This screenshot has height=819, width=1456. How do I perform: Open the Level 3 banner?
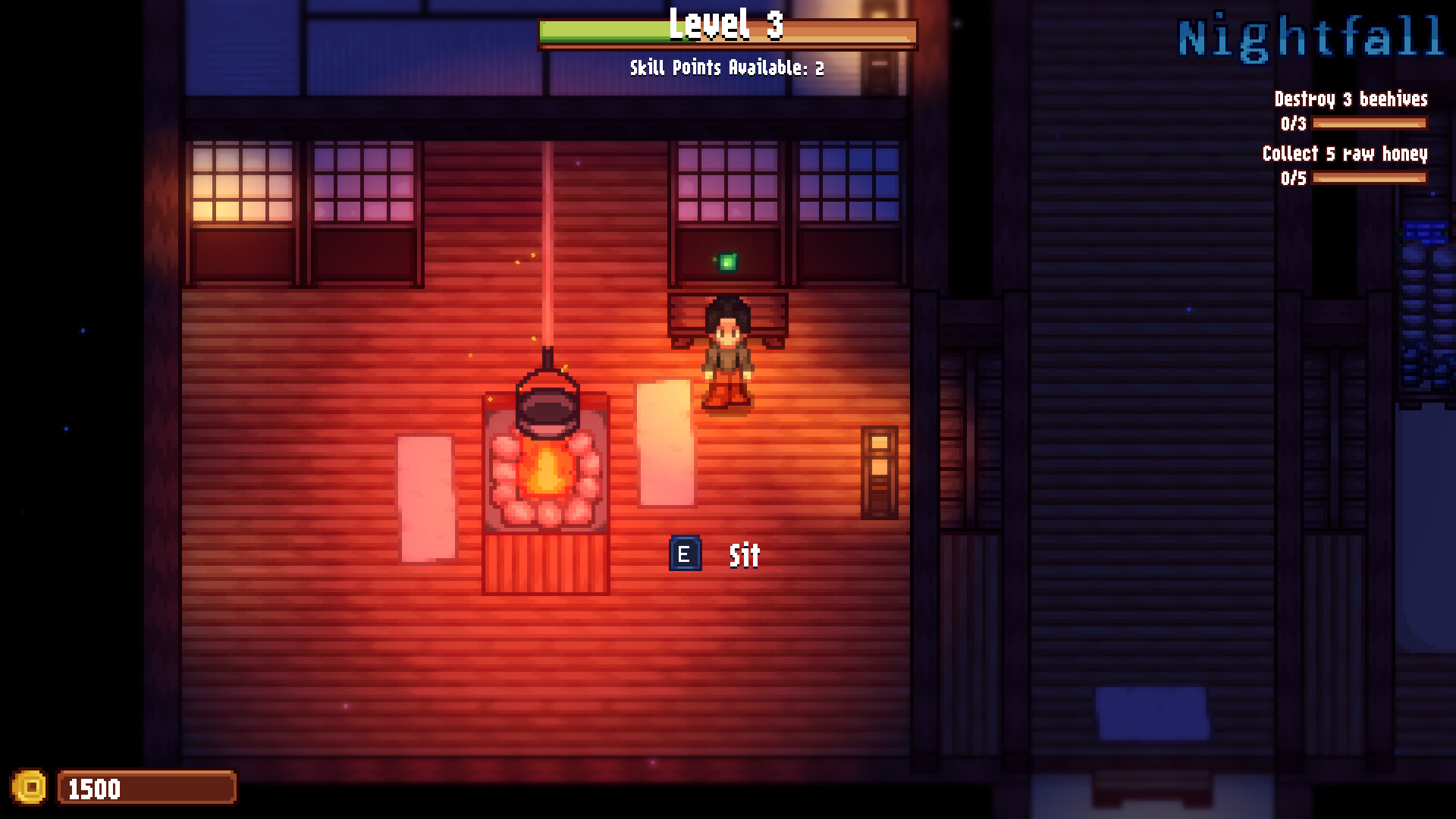726,30
